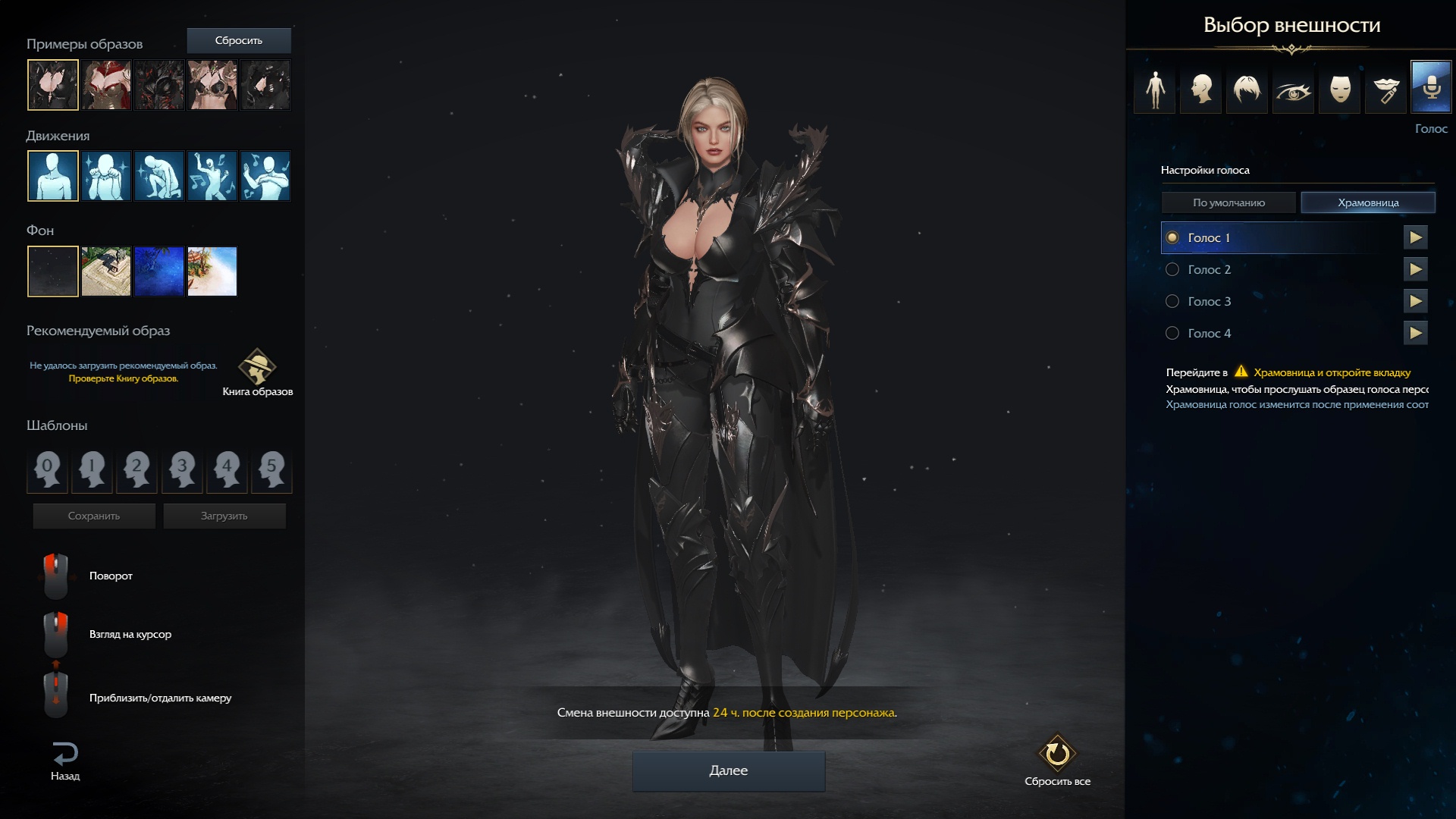
Task: Open the hairstyle appearance tab
Action: point(1247,89)
